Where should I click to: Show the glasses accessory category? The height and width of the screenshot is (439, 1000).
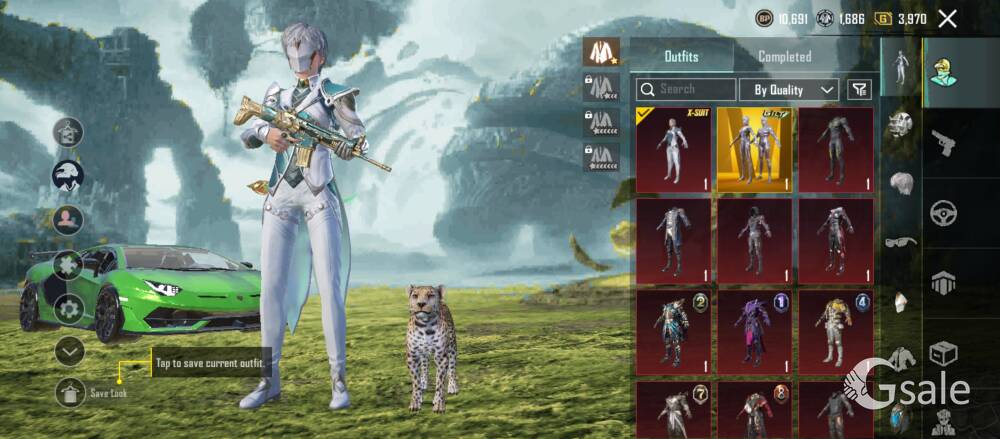click(x=900, y=241)
